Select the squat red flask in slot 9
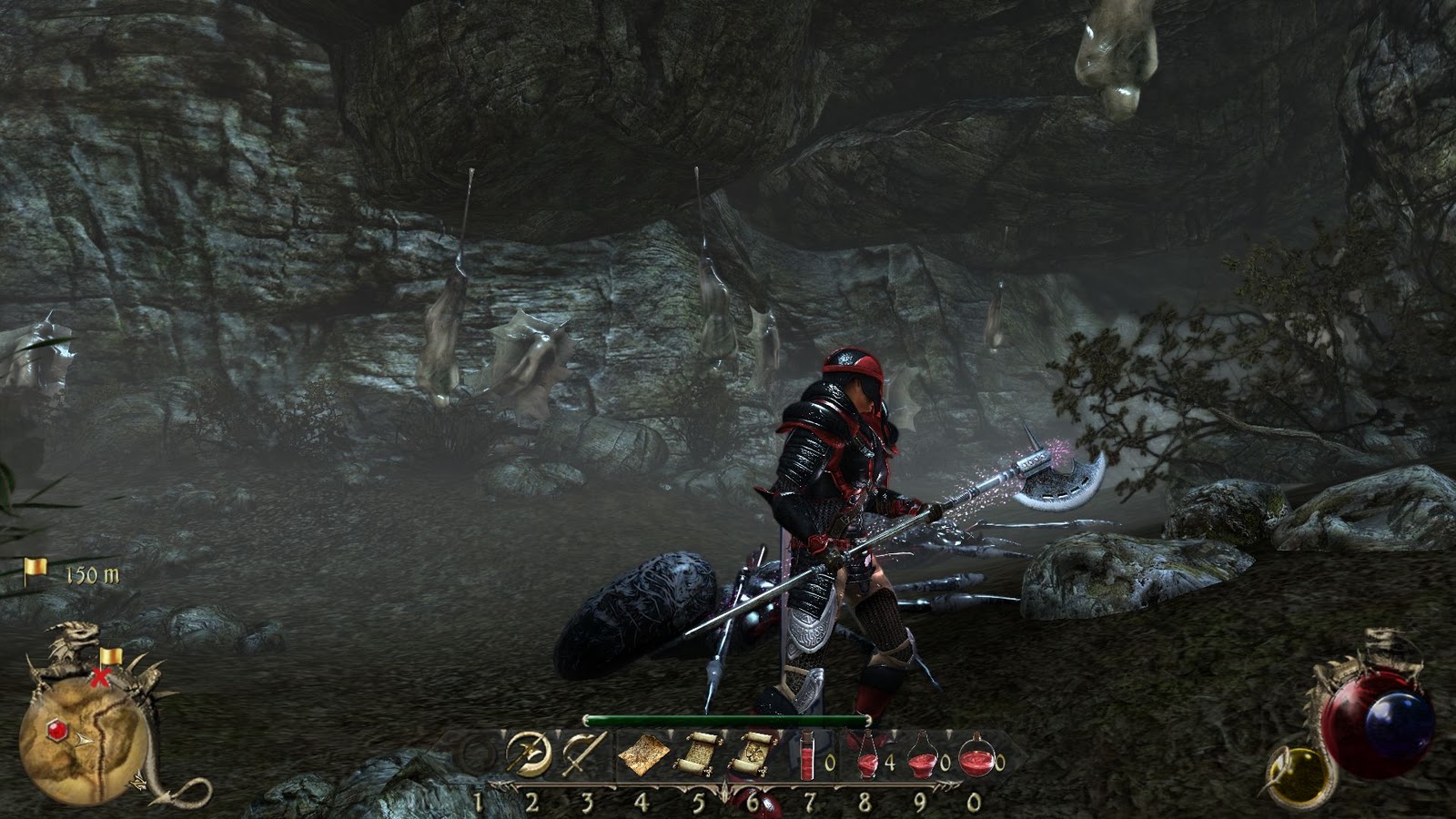The image size is (1456, 819). pos(922,754)
